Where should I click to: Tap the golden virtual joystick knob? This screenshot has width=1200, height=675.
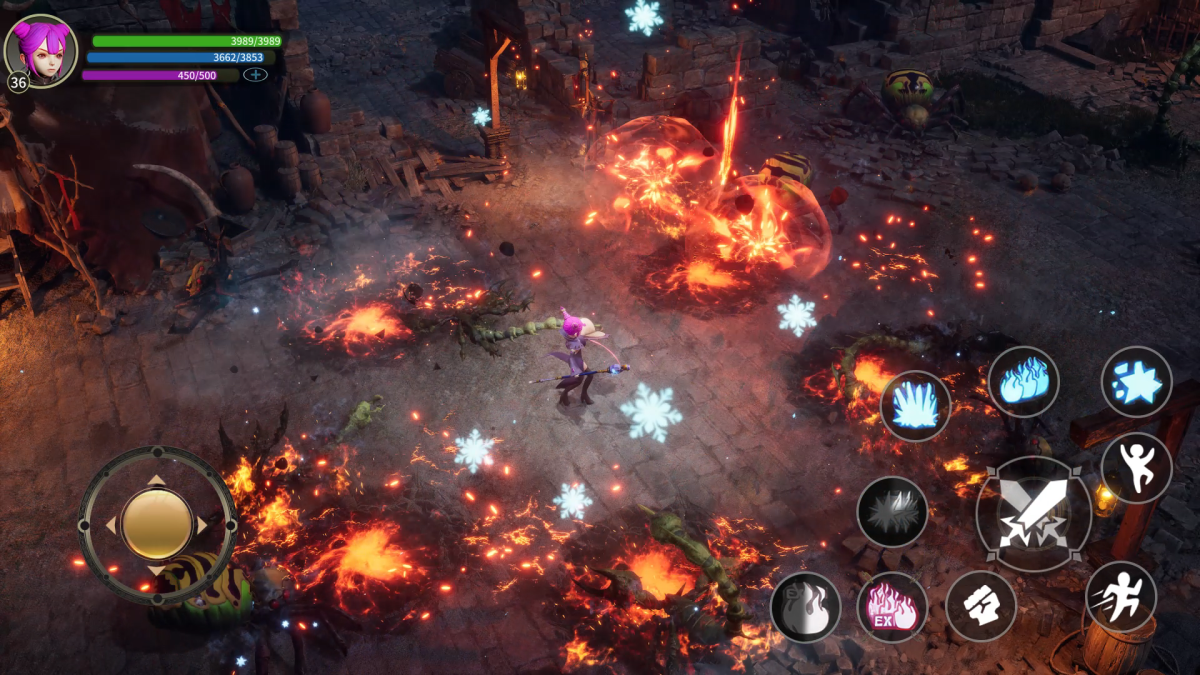157,524
